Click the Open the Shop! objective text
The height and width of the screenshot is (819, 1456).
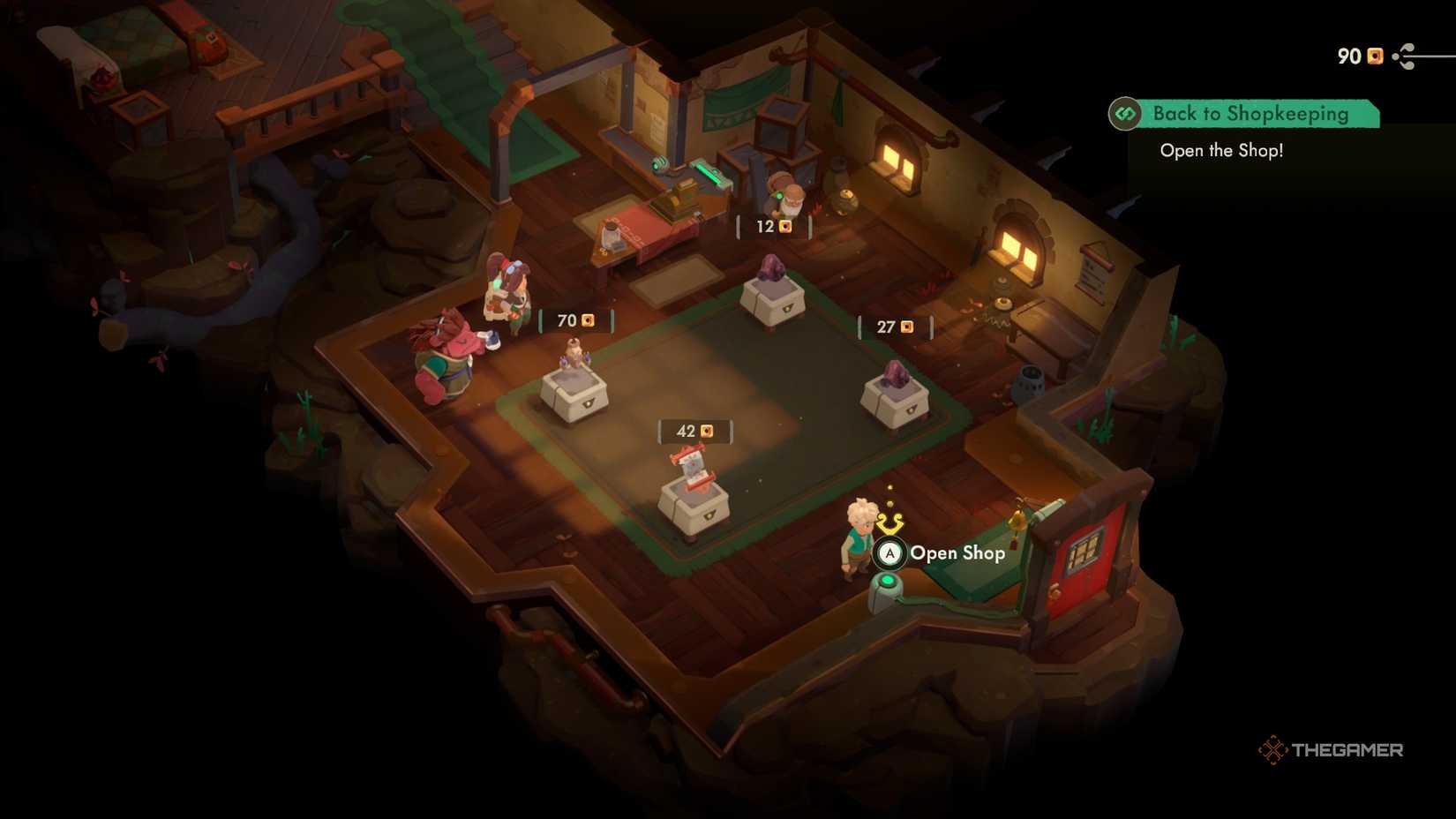[x=1223, y=150]
